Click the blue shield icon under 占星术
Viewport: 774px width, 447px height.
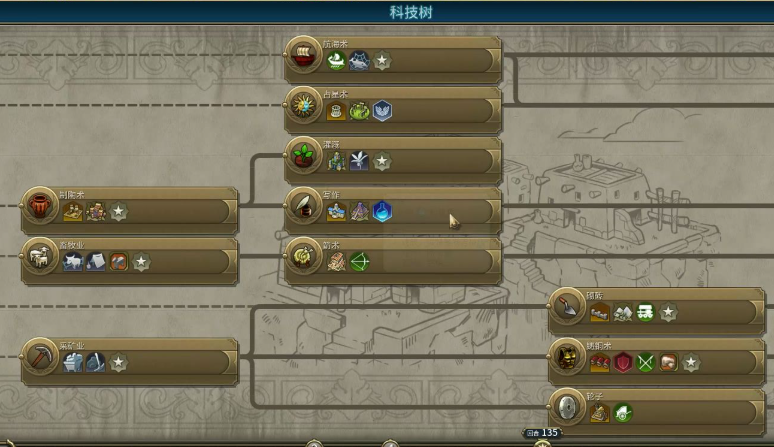[x=382, y=111]
